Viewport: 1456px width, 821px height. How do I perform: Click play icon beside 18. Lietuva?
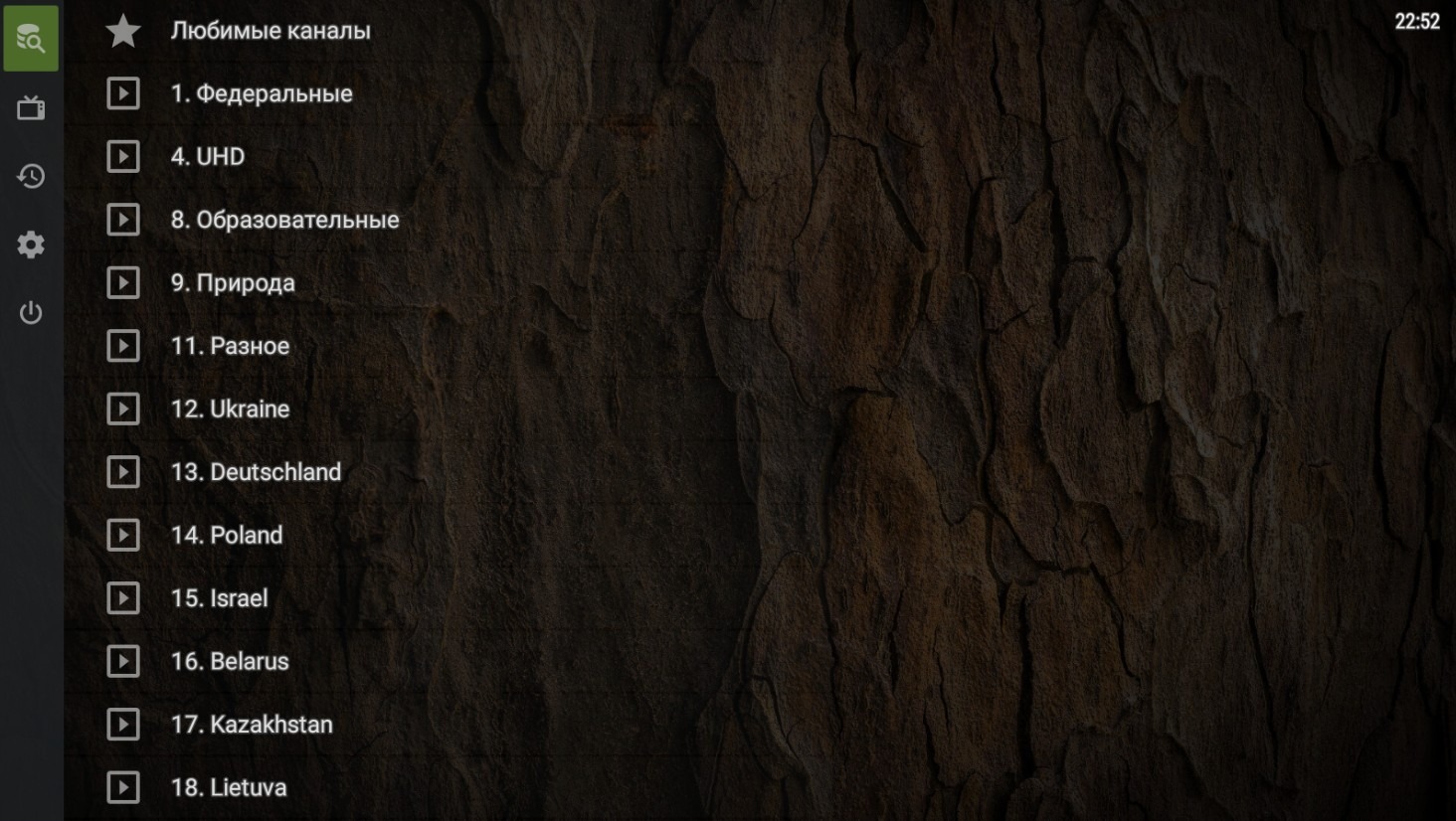point(122,787)
